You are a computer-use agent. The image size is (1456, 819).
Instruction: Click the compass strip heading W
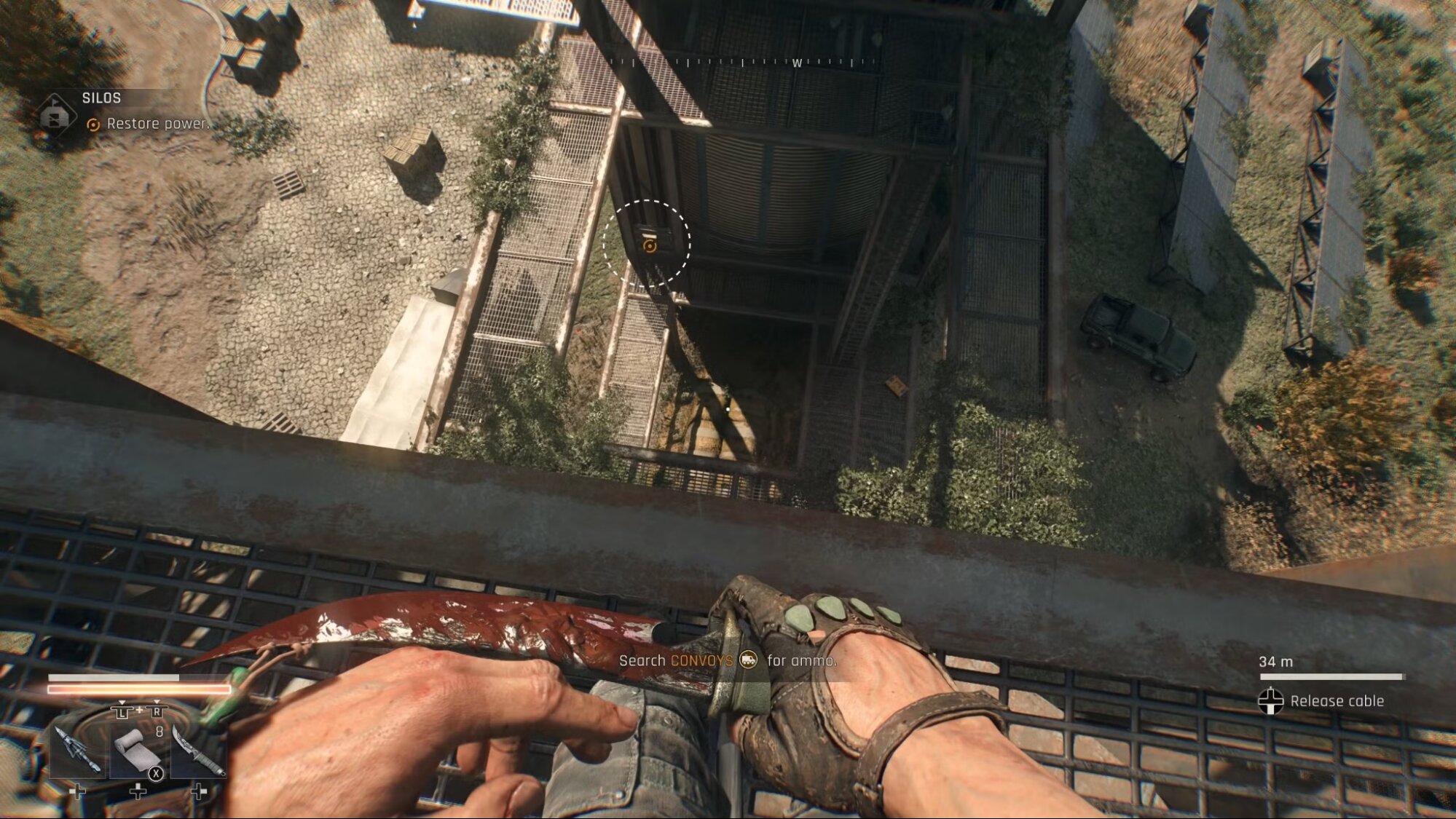[797, 63]
